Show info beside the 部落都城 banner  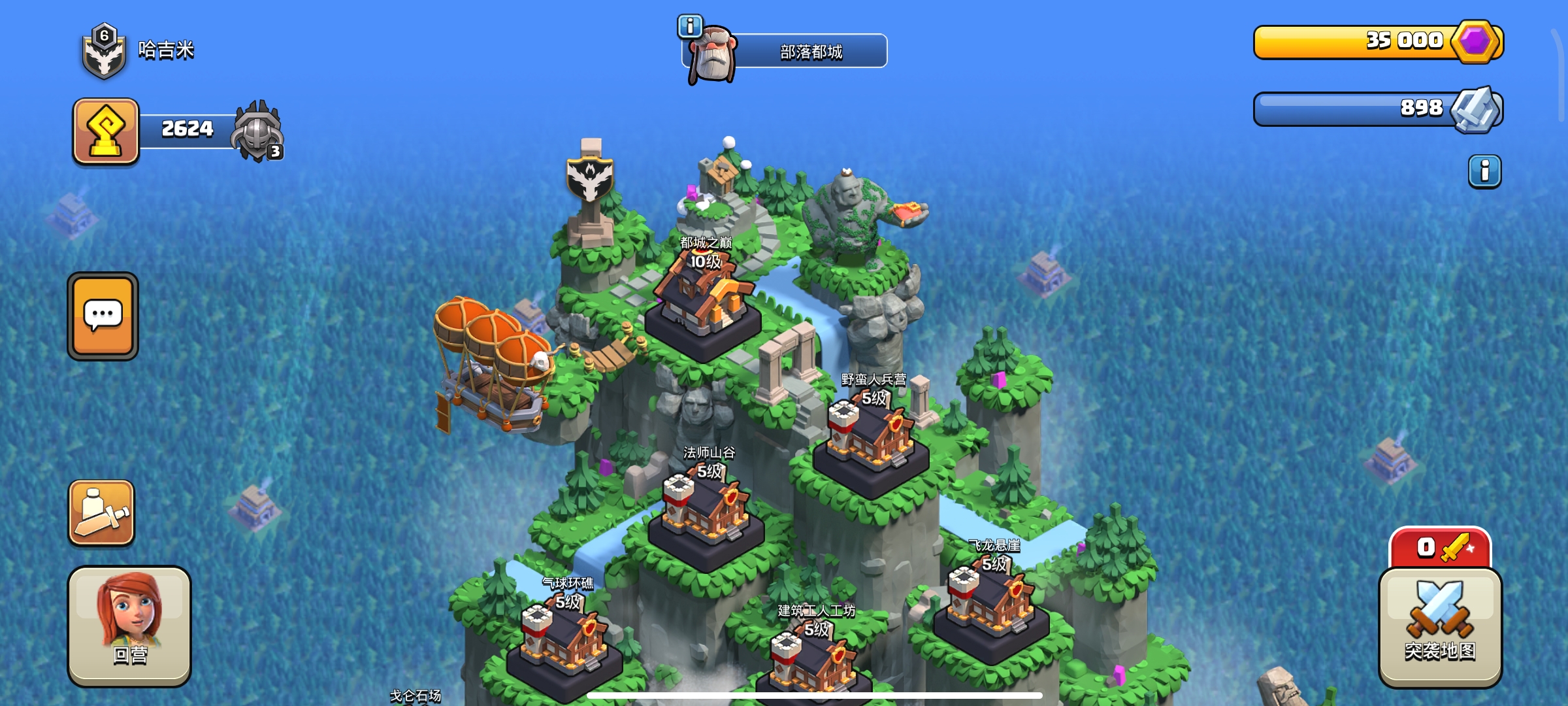[x=690, y=27]
